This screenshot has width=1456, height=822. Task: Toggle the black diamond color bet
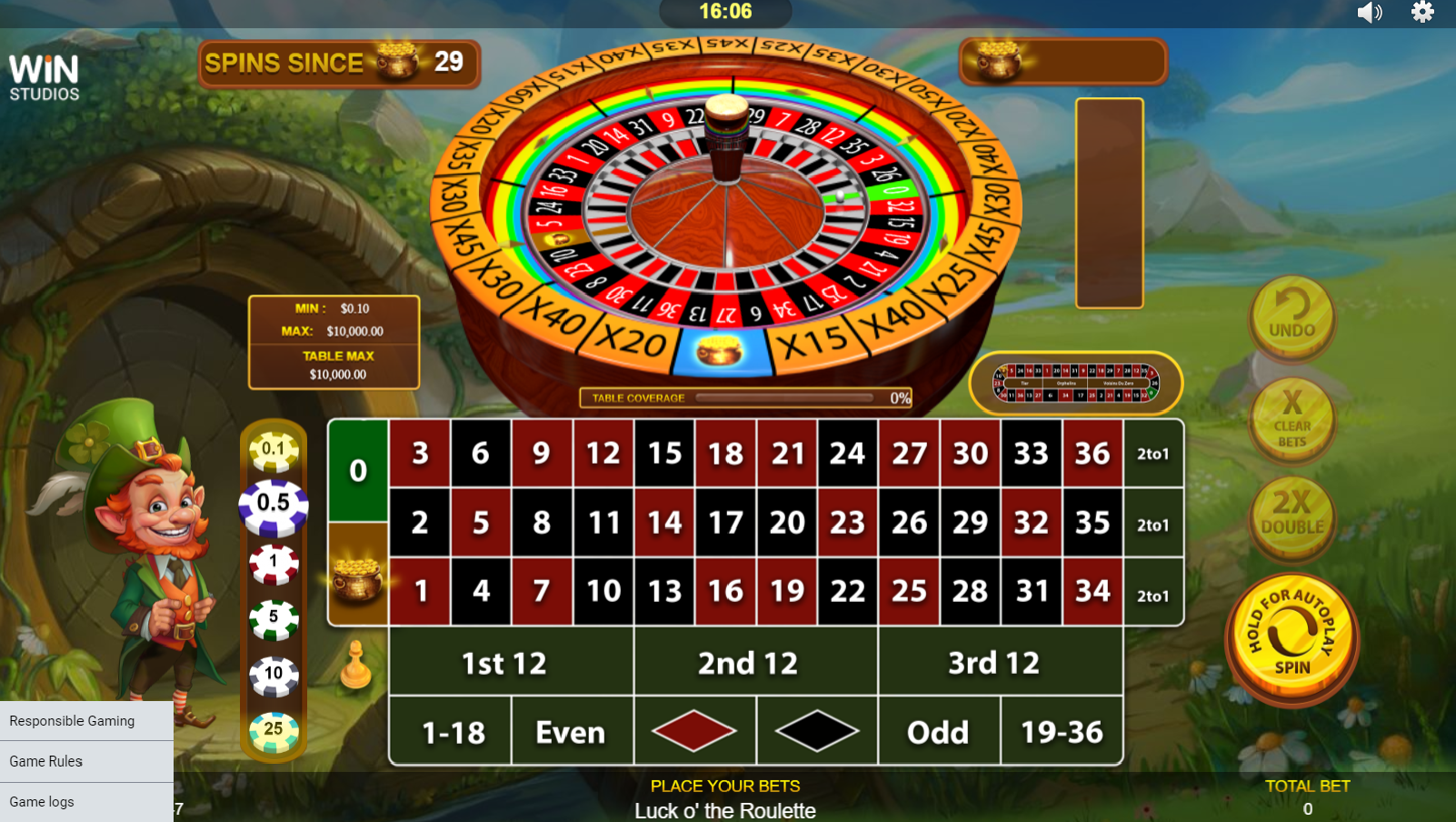coord(816,730)
